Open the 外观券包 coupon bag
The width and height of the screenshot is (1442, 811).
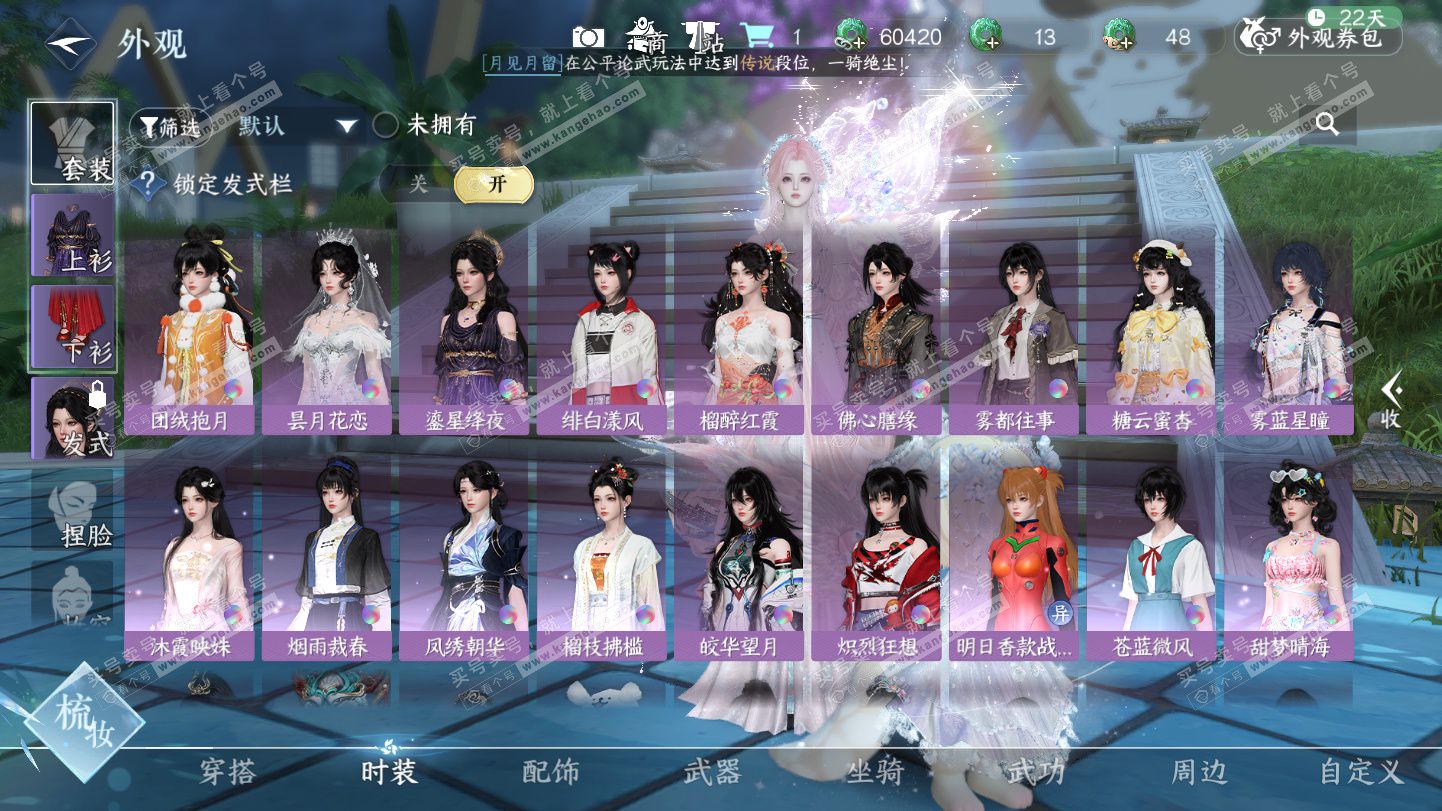tap(1319, 38)
